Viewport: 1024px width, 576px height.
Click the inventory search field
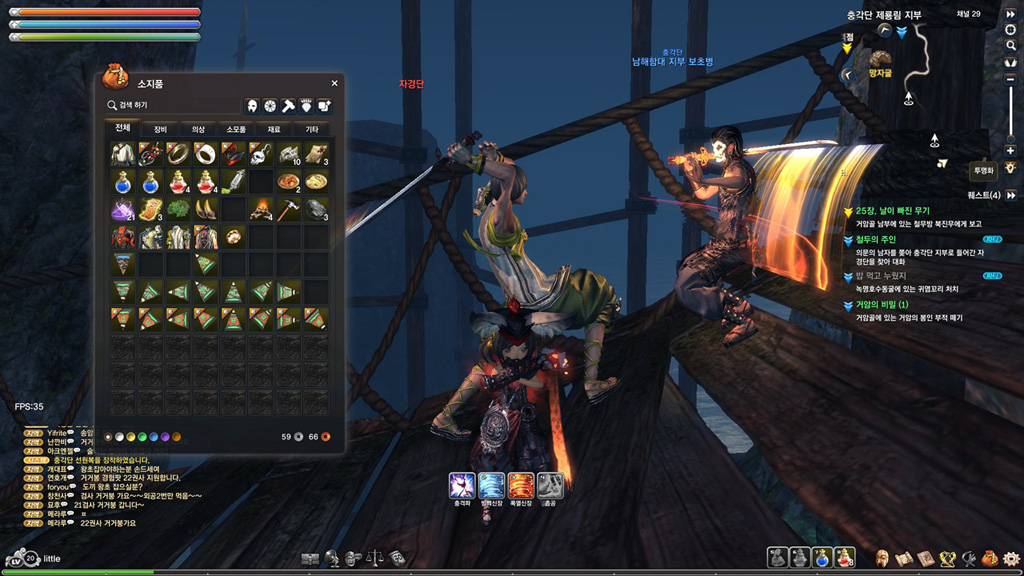(x=170, y=104)
